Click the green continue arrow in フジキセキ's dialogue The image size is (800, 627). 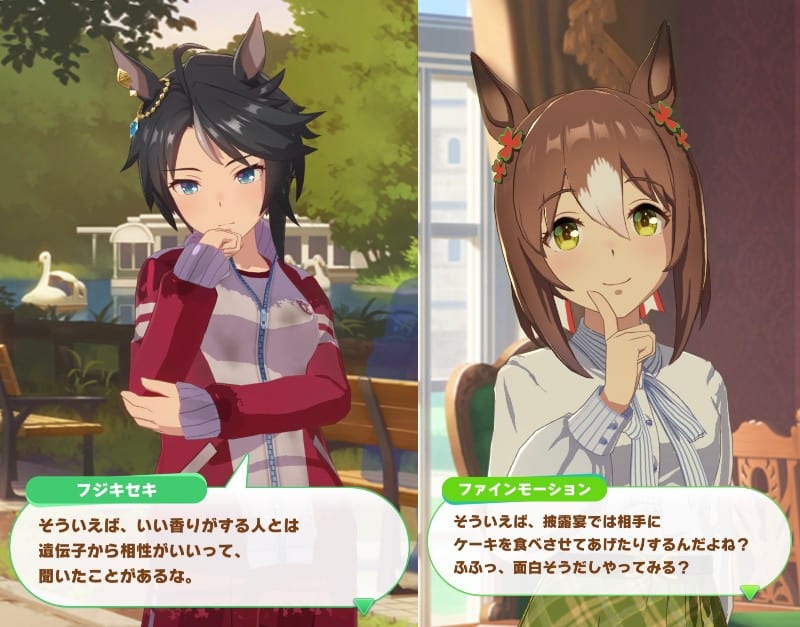coord(366,603)
